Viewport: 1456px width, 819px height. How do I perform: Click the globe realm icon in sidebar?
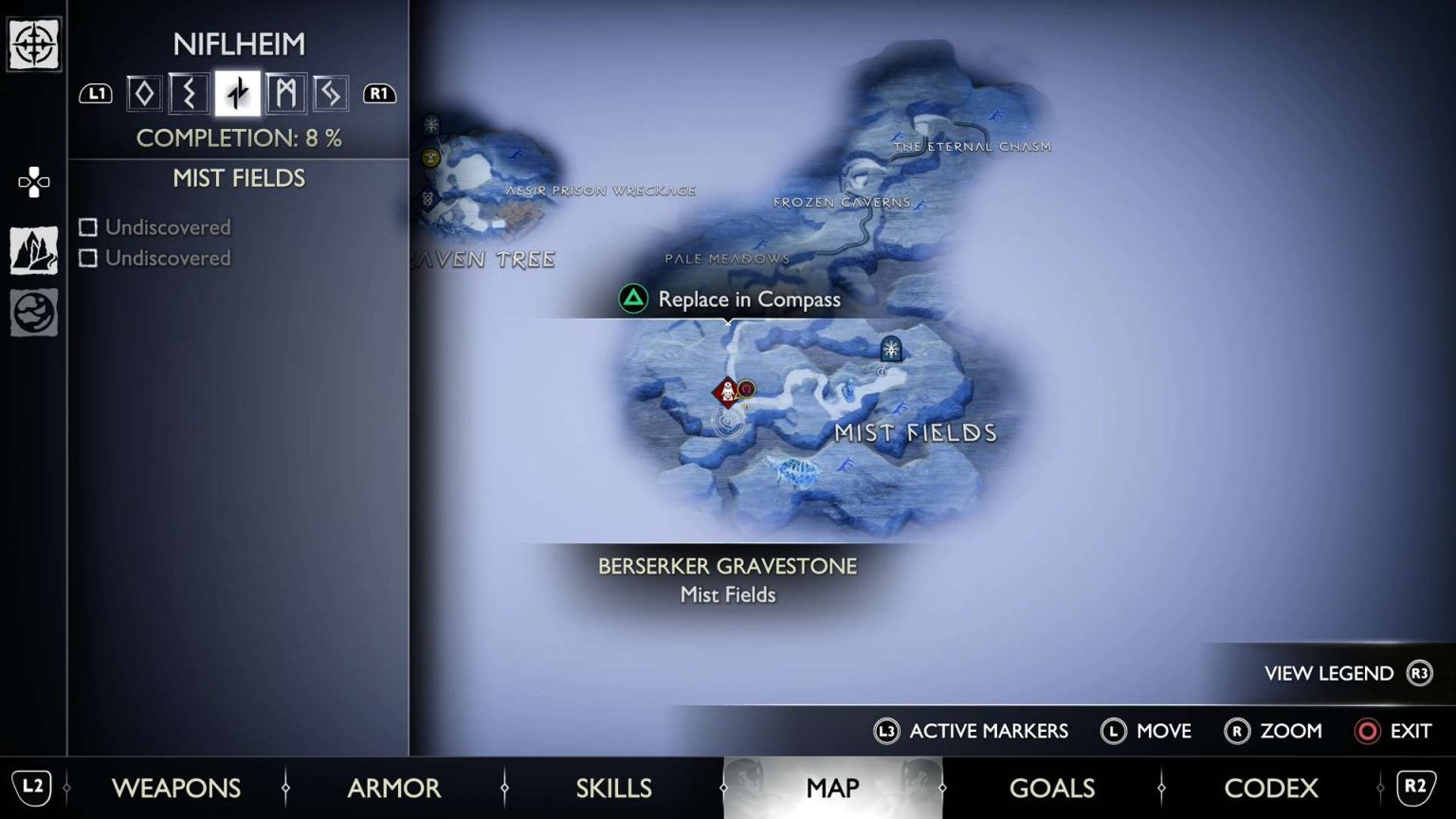point(34,313)
